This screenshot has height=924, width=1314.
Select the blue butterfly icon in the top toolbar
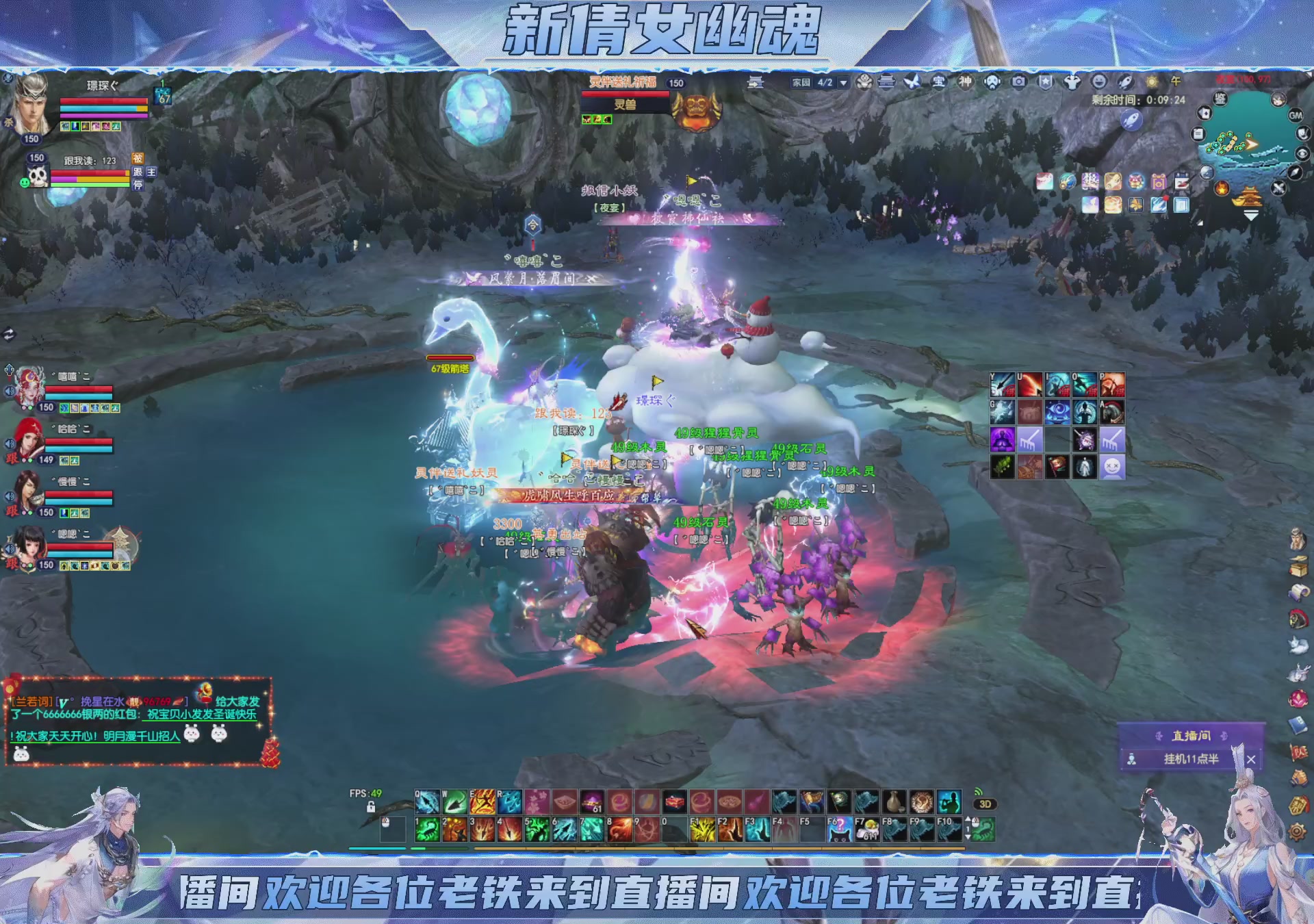click(913, 81)
